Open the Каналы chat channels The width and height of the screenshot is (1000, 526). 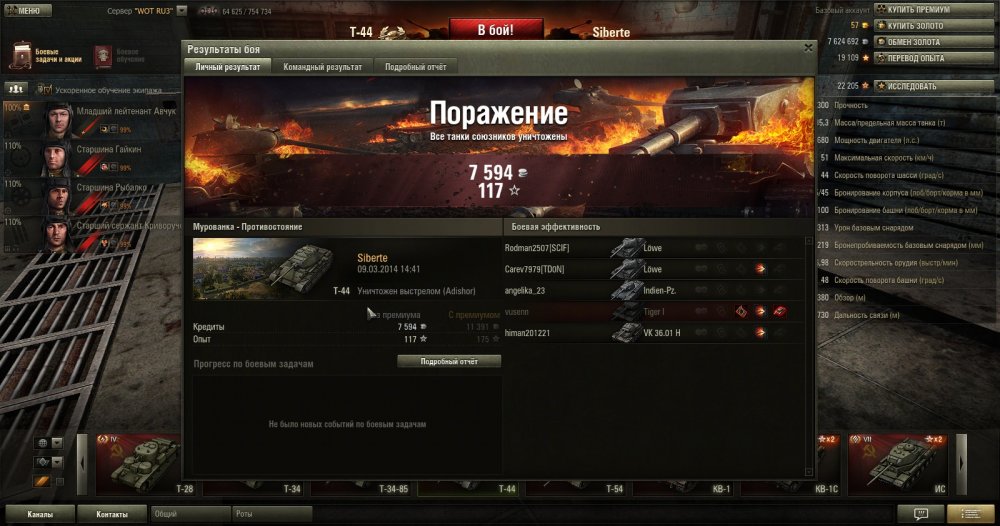coord(40,514)
